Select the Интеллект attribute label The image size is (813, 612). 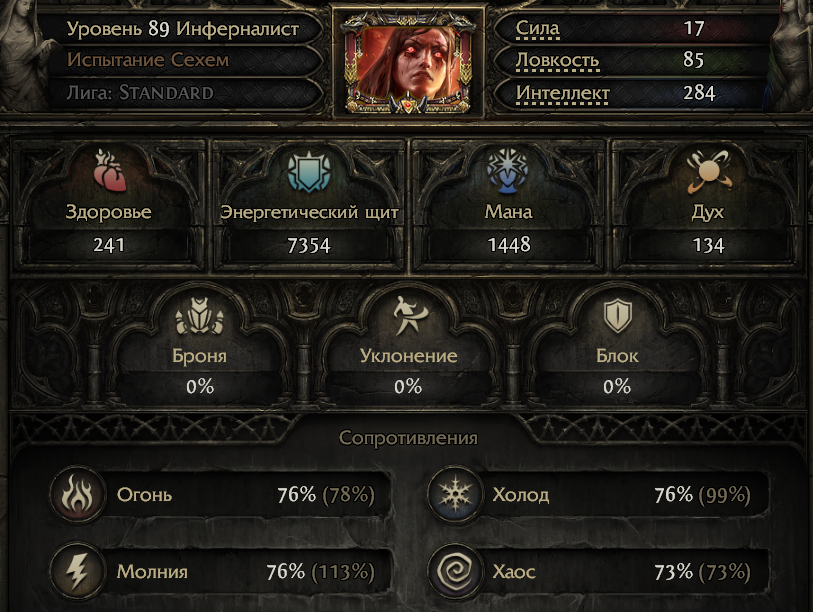[x=563, y=94]
